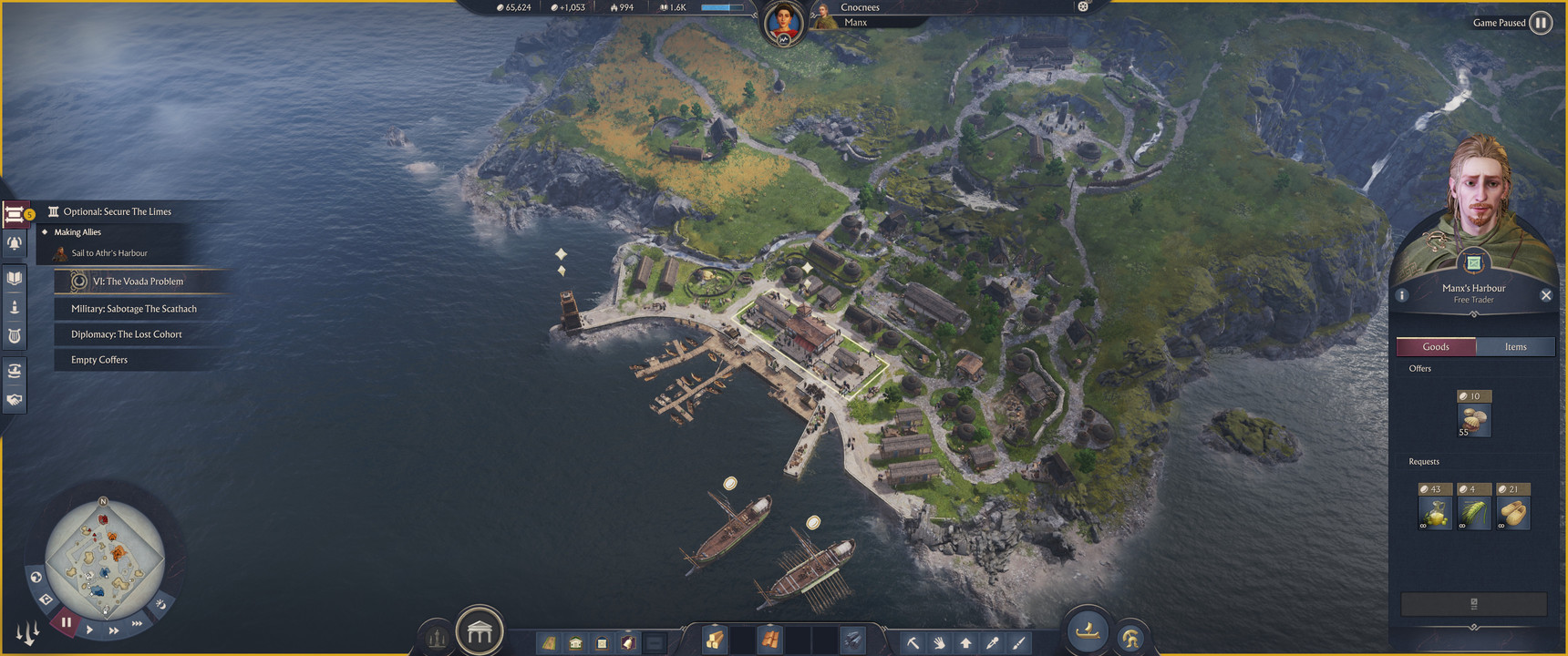Switch to the Items tab
Image resolution: width=1568 pixels, height=656 pixels.
click(x=1515, y=346)
